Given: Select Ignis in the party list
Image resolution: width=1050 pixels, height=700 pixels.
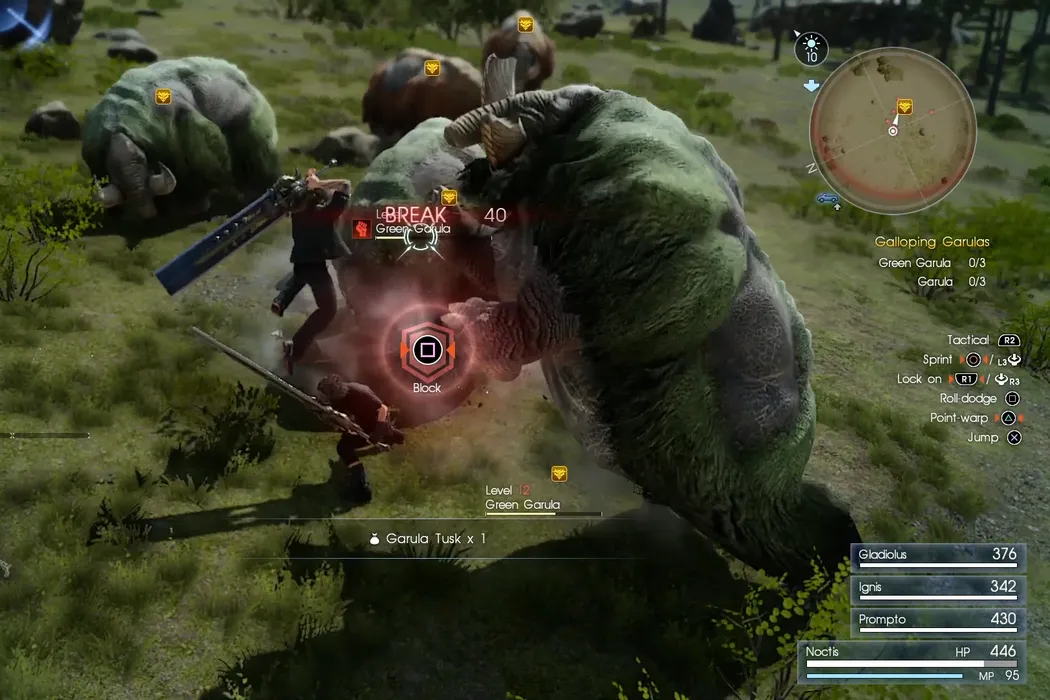Looking at the screenshot, I should (938, 588).
